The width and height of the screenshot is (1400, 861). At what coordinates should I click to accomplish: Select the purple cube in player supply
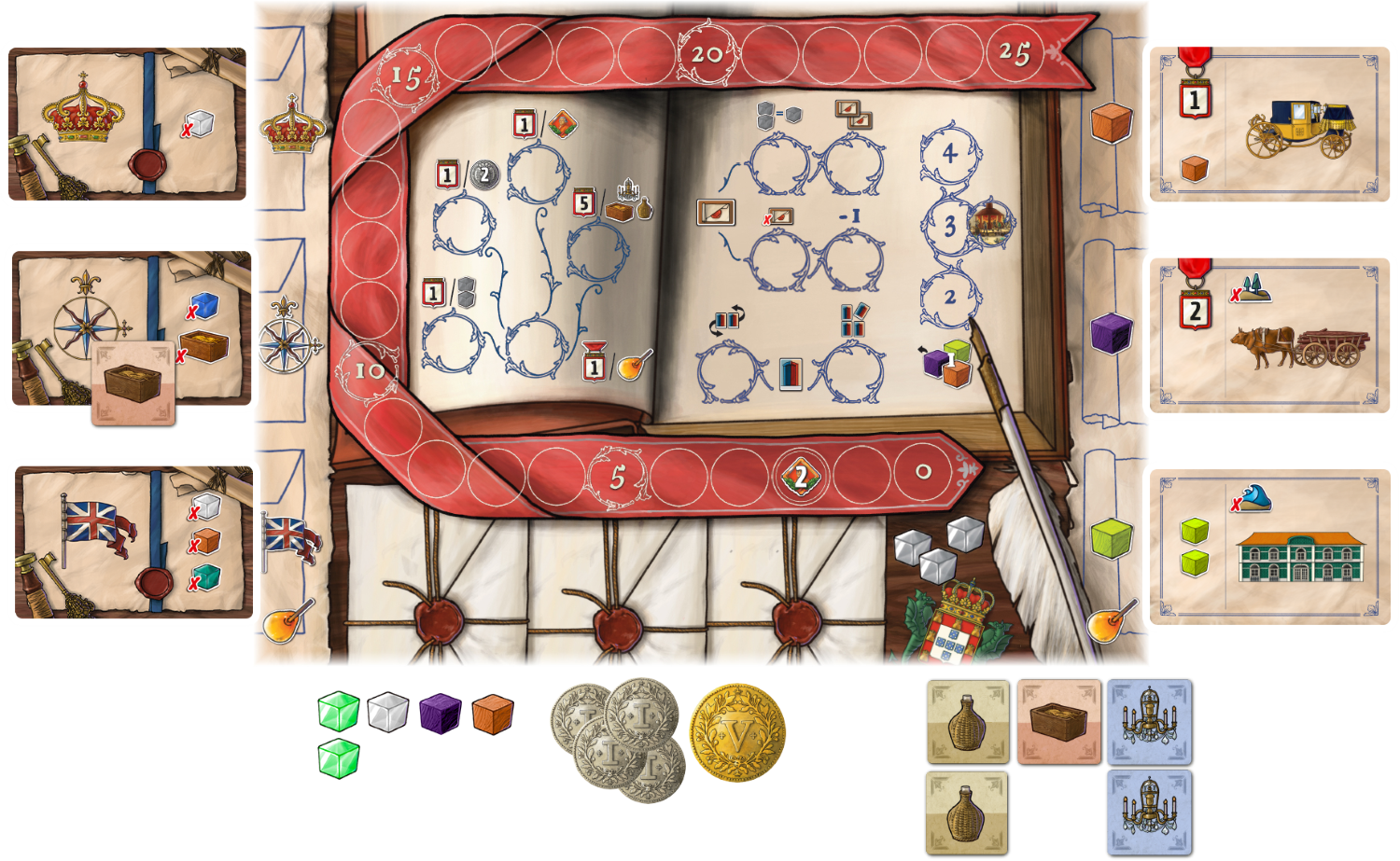441,714
